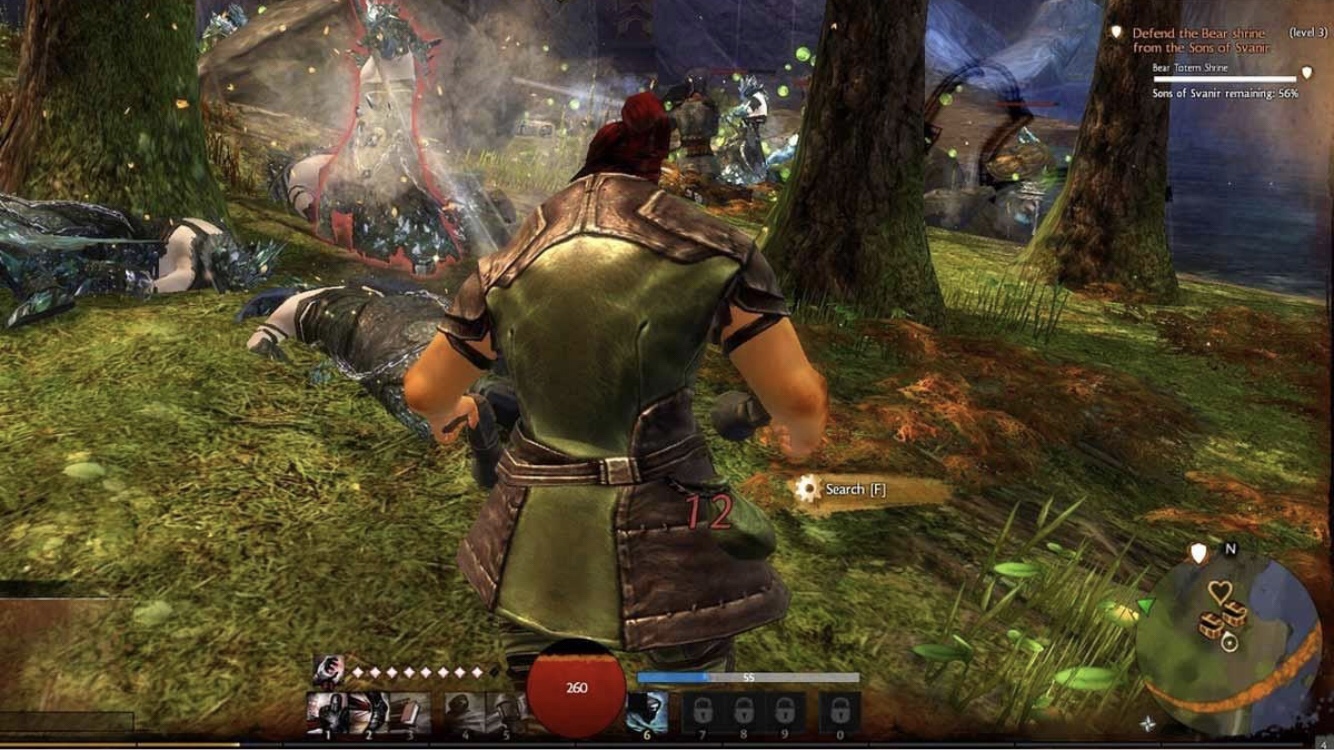The height and width of the screenshot is (750, 1334).
Task: Click the Search interaction prompt
Action: click(x=843, y=490)
